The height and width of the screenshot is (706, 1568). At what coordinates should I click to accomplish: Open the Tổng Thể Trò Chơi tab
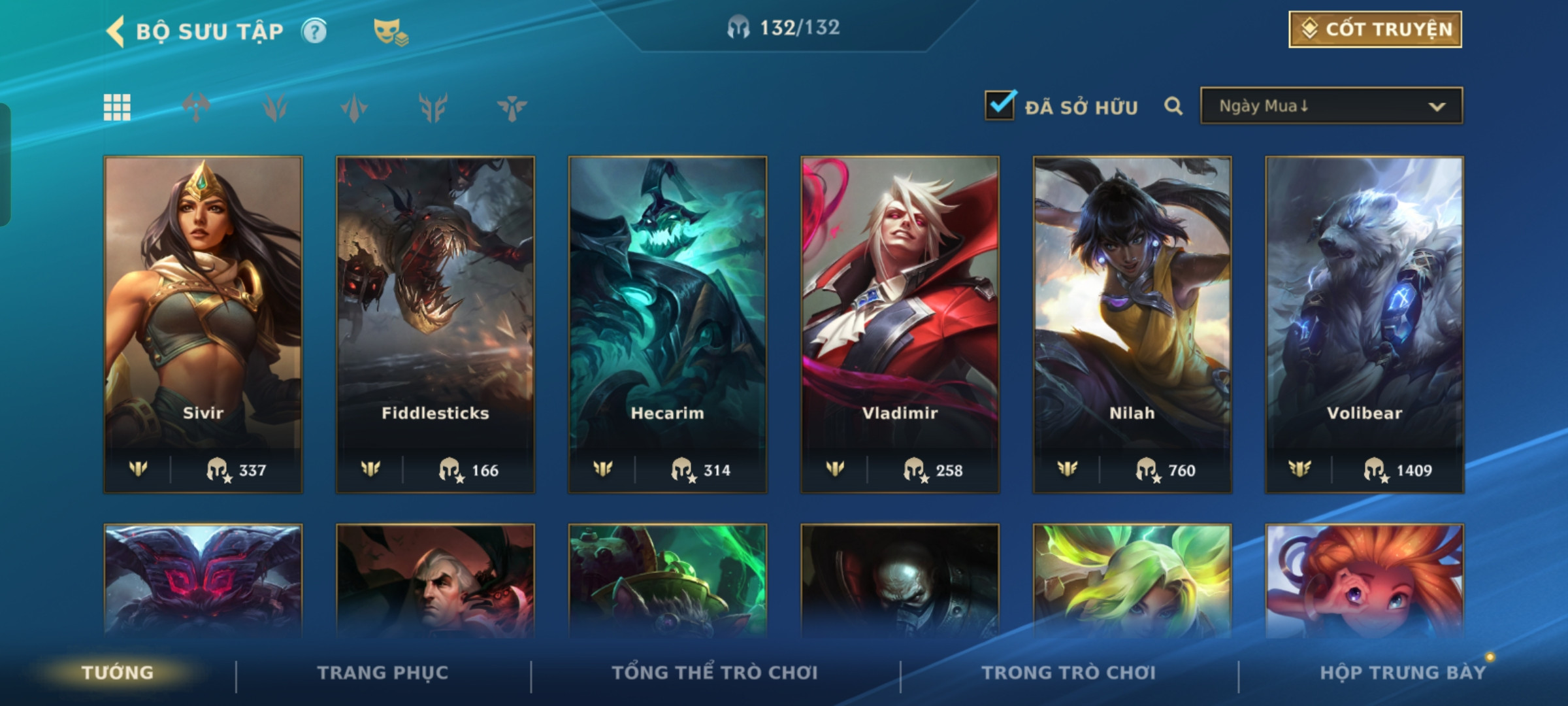click(715, 673)
